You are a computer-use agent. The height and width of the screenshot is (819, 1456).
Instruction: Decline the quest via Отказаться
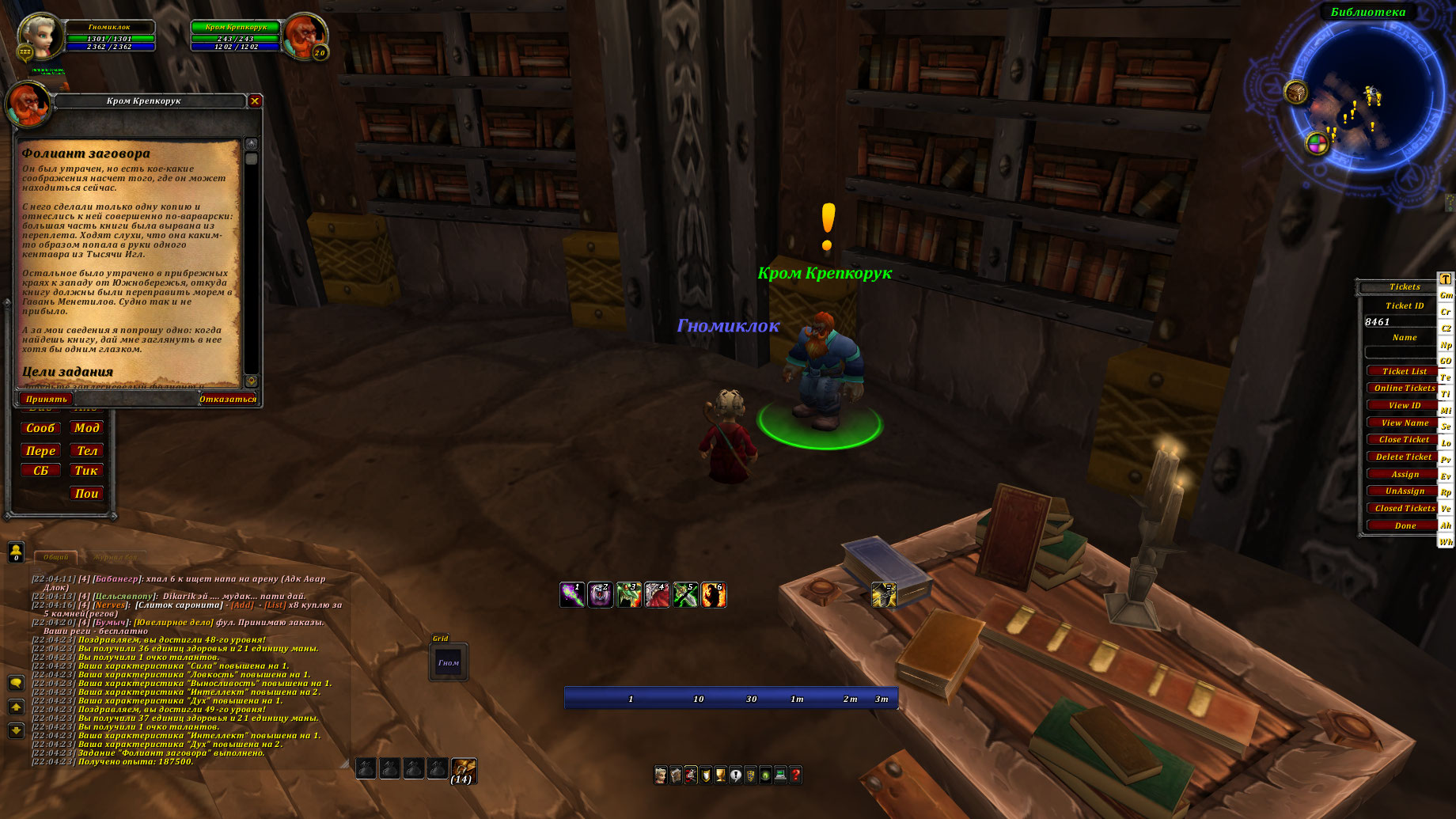227,399
